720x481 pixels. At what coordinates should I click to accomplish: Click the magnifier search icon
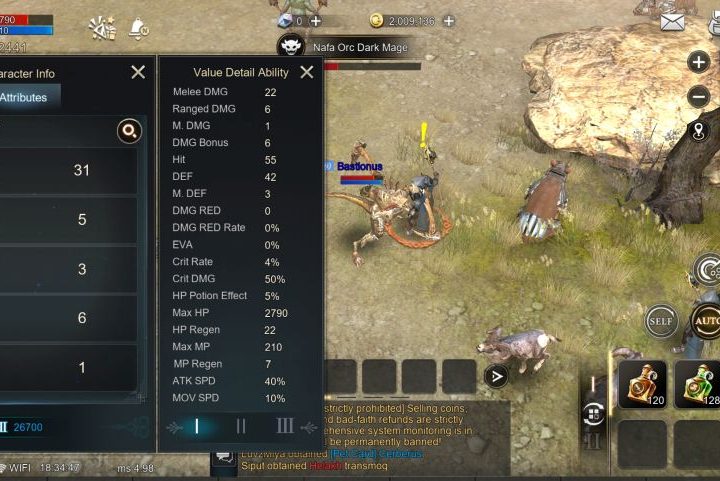(129, 131)
